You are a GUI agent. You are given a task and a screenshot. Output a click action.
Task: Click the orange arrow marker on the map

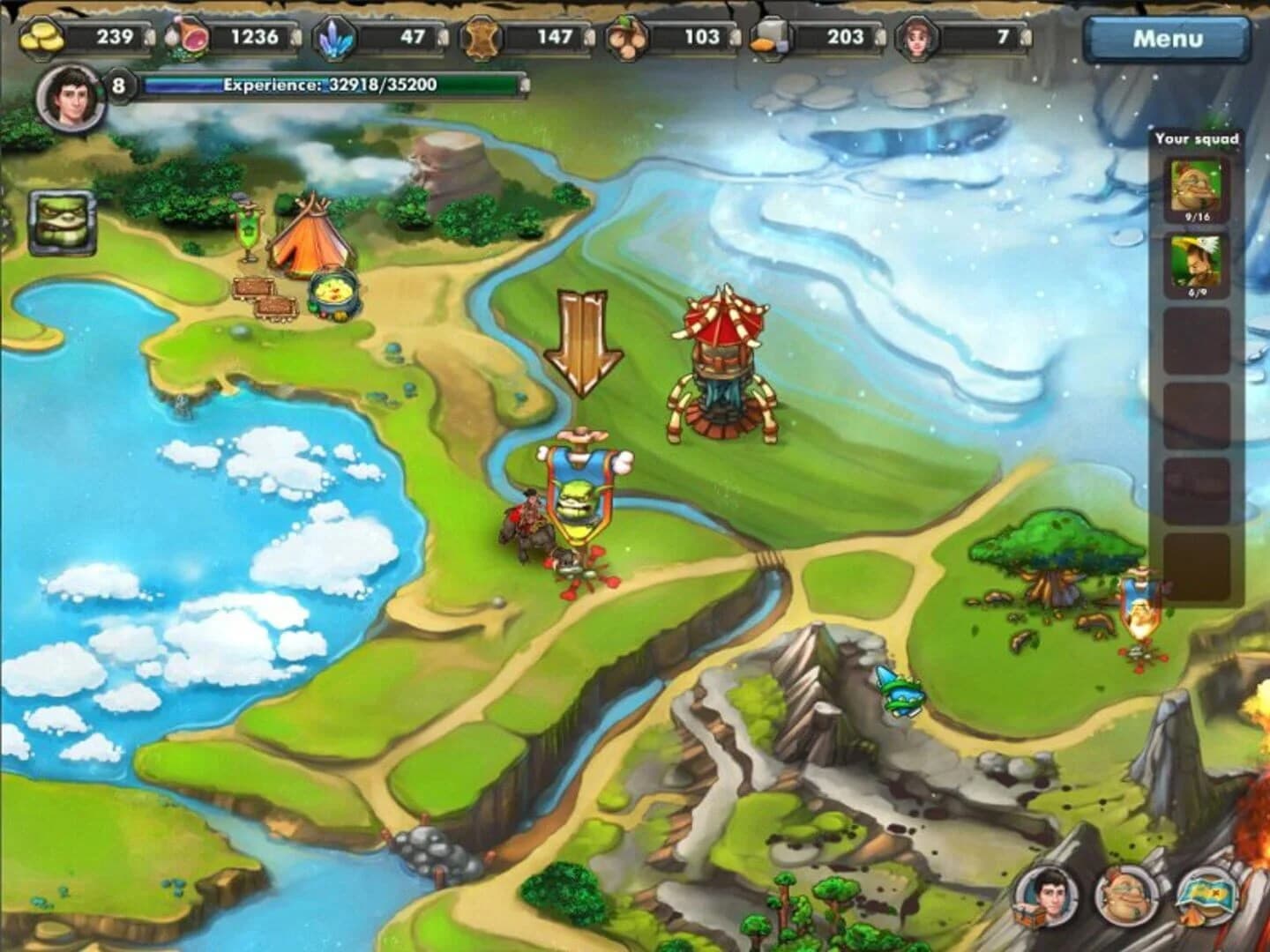coord(583,346)
